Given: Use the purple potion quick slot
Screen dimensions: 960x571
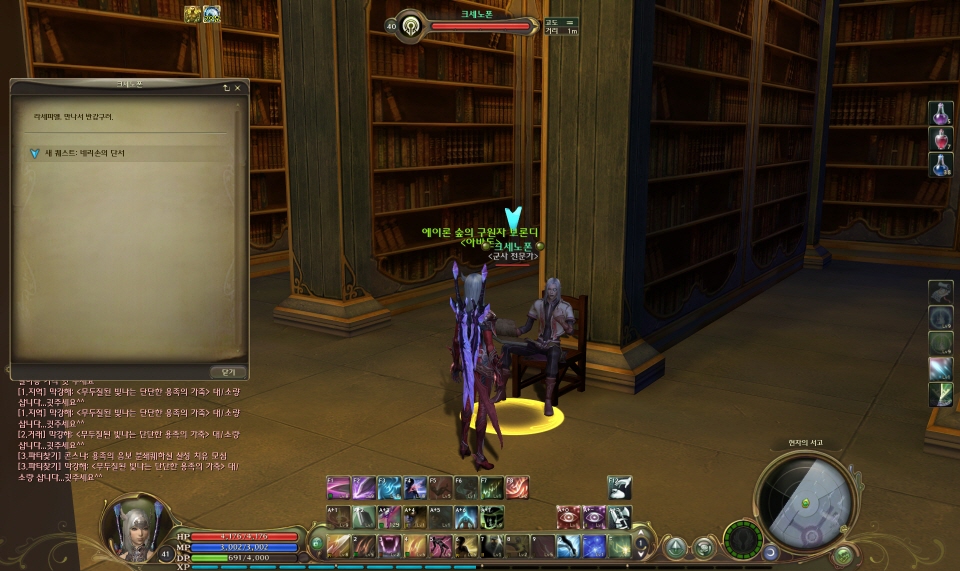Looking at the screenshot, I should coord(941,114).
